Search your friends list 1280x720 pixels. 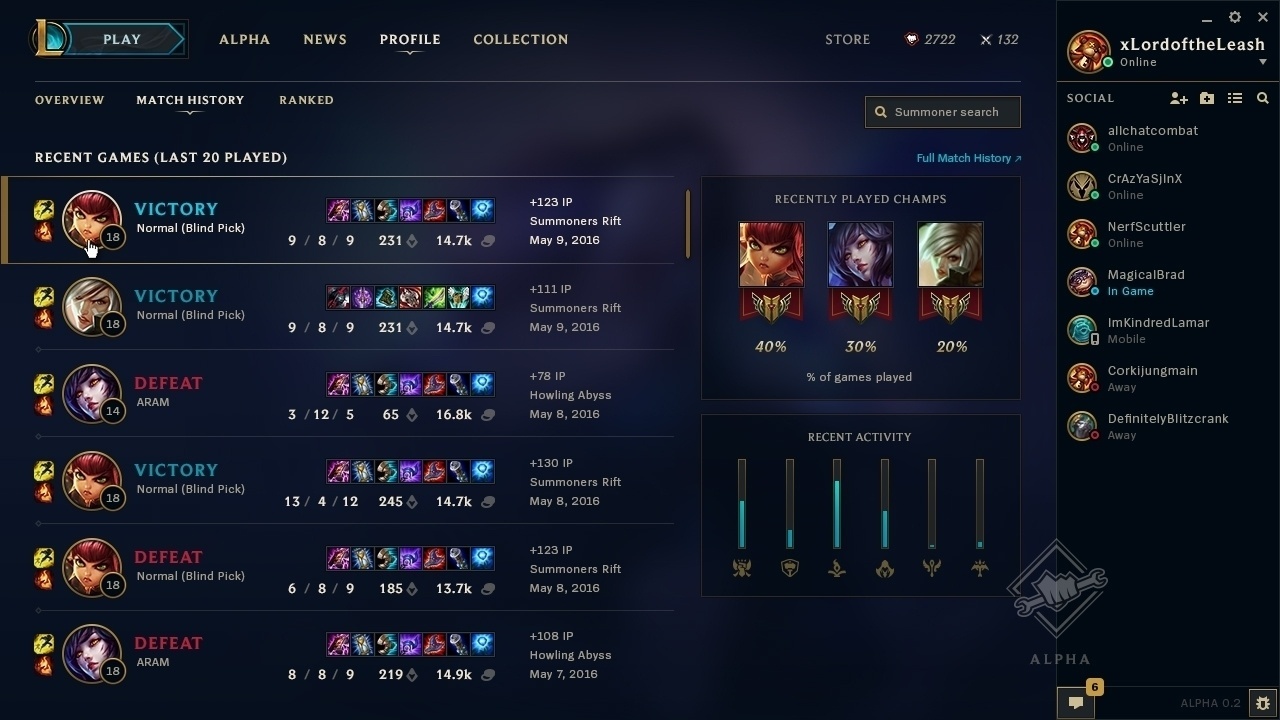1262,98
